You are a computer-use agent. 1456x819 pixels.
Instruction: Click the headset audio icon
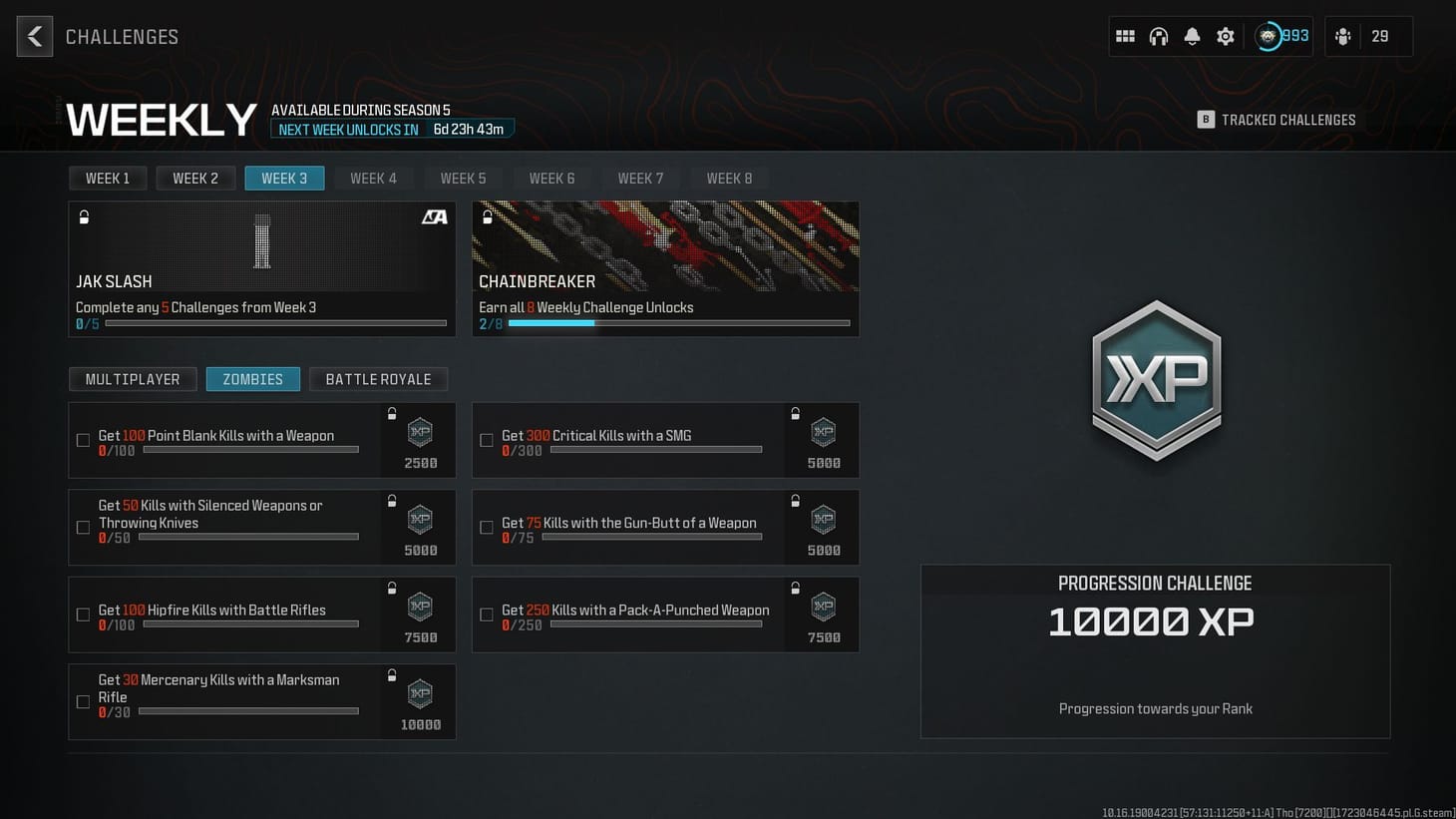click(1158, 36)
